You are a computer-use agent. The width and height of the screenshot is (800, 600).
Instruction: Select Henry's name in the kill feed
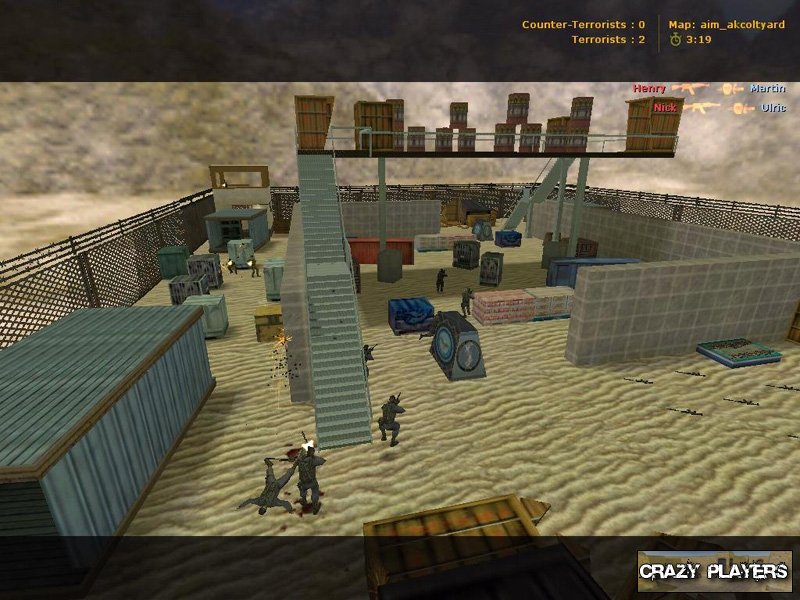coord(649,89)
